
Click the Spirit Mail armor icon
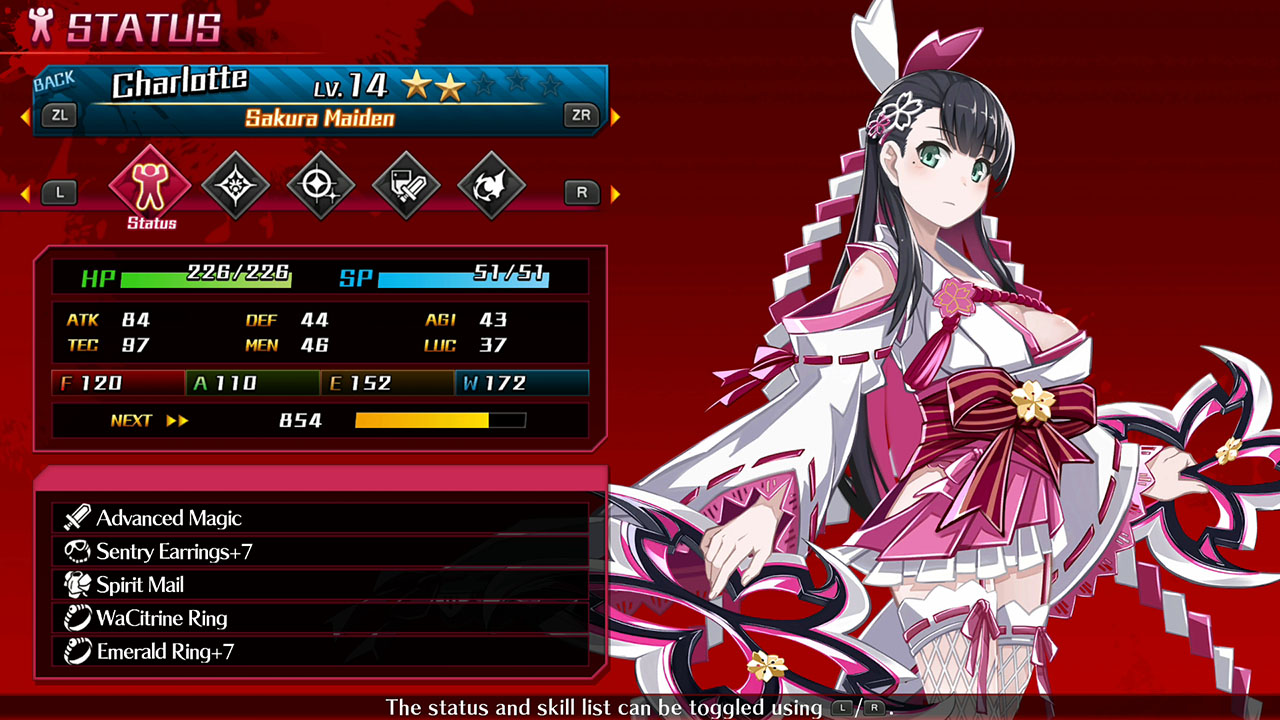tap(75, 585)
